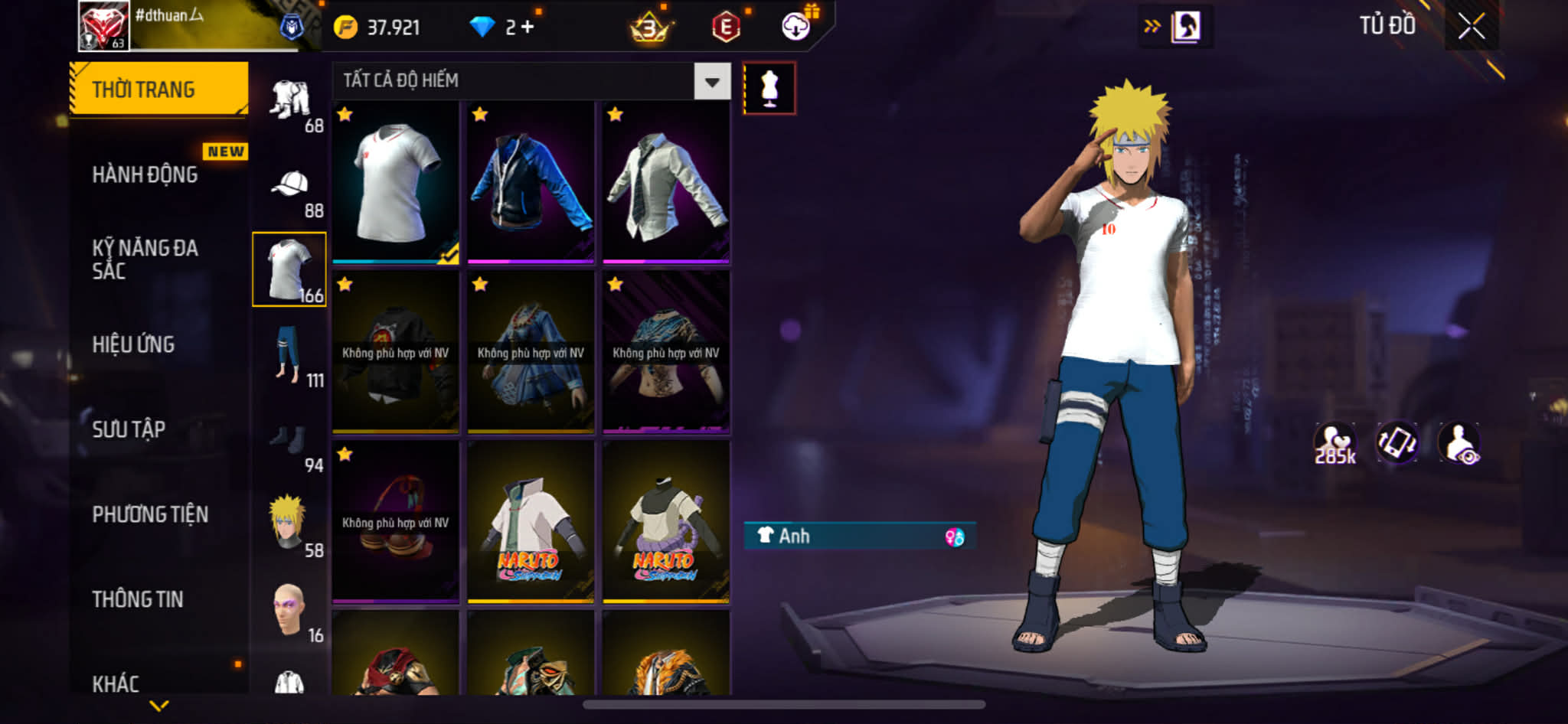Pick the white shirt with necktie item
Viewport: 1568px width, 724px height.
665,184
